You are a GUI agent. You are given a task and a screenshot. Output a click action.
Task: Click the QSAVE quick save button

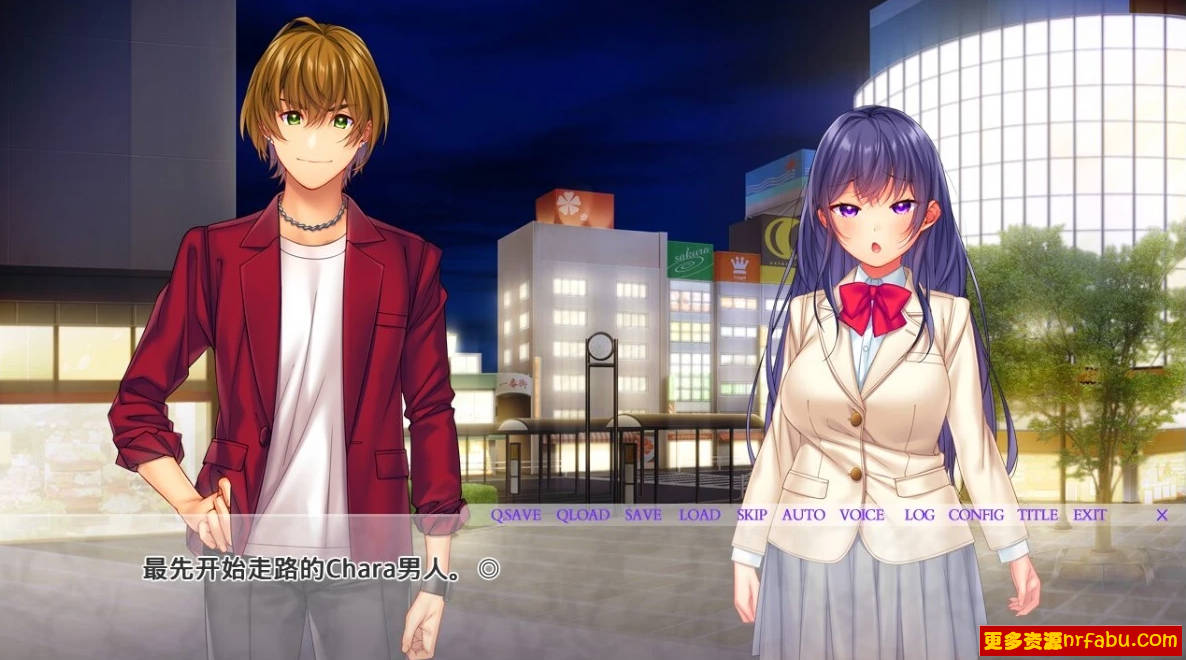click(x=515, y=515)
